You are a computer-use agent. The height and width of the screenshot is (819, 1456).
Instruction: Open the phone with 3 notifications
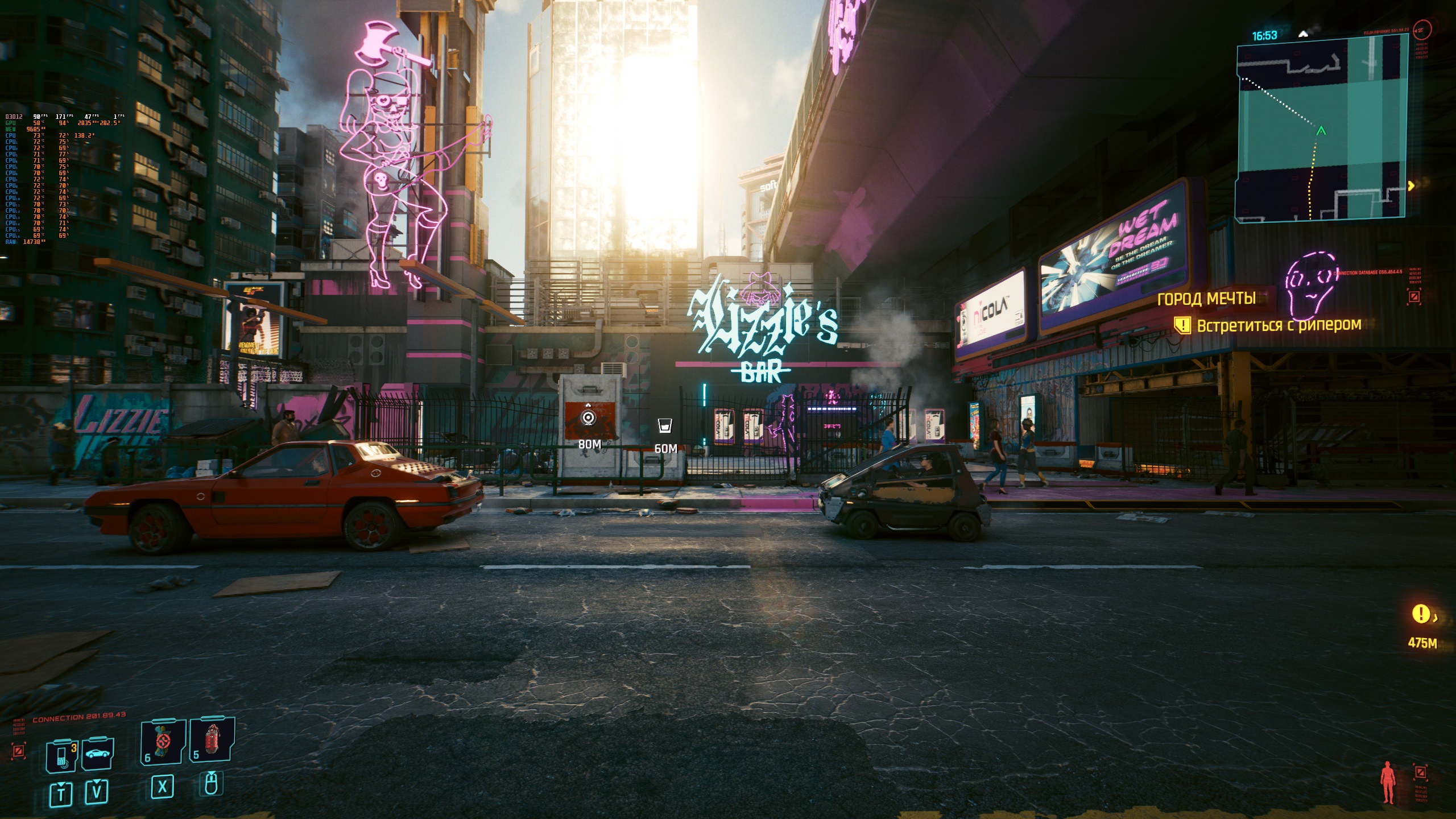(63, 755)
